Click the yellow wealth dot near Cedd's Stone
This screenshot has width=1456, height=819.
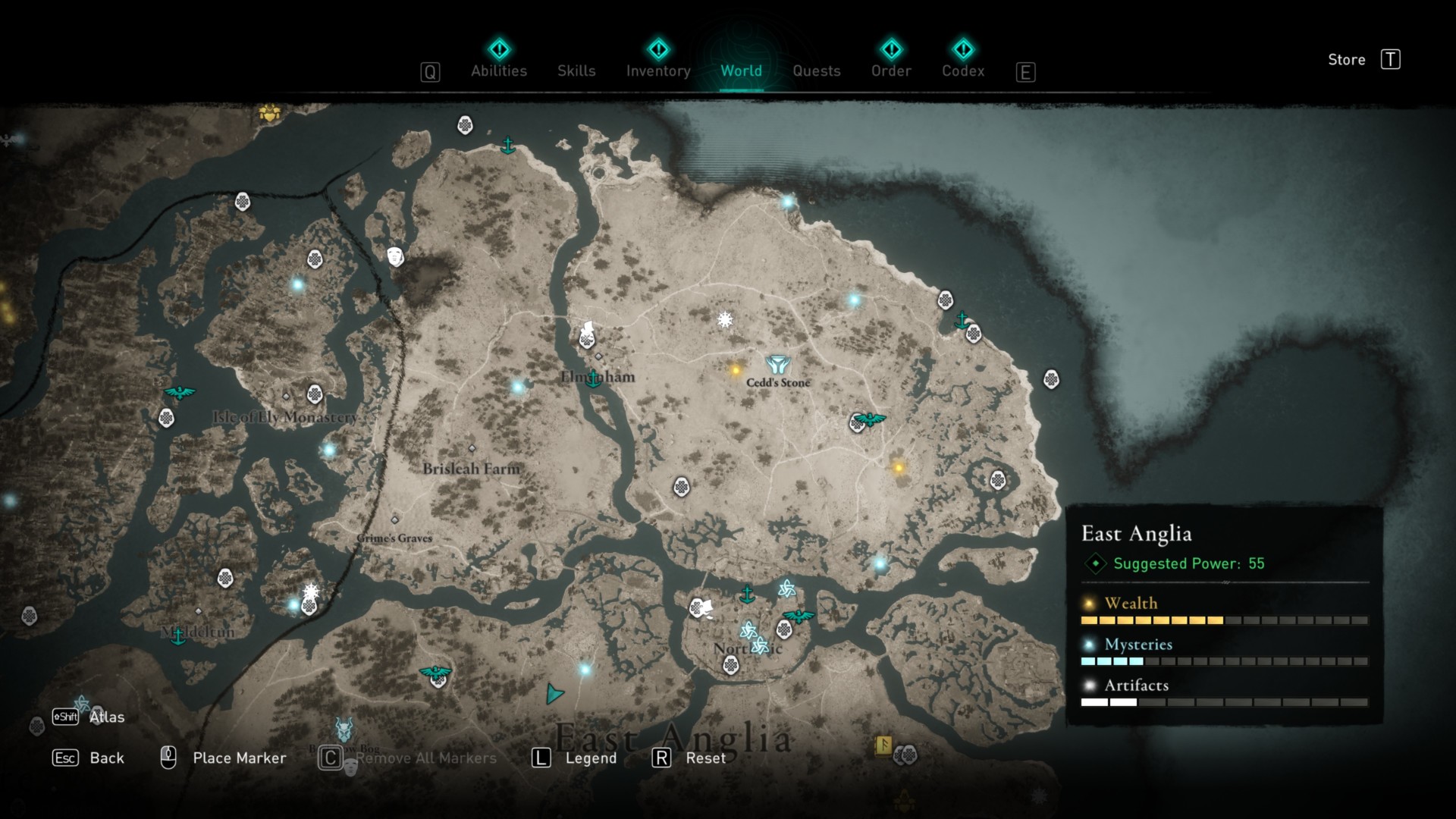[733, 371]
